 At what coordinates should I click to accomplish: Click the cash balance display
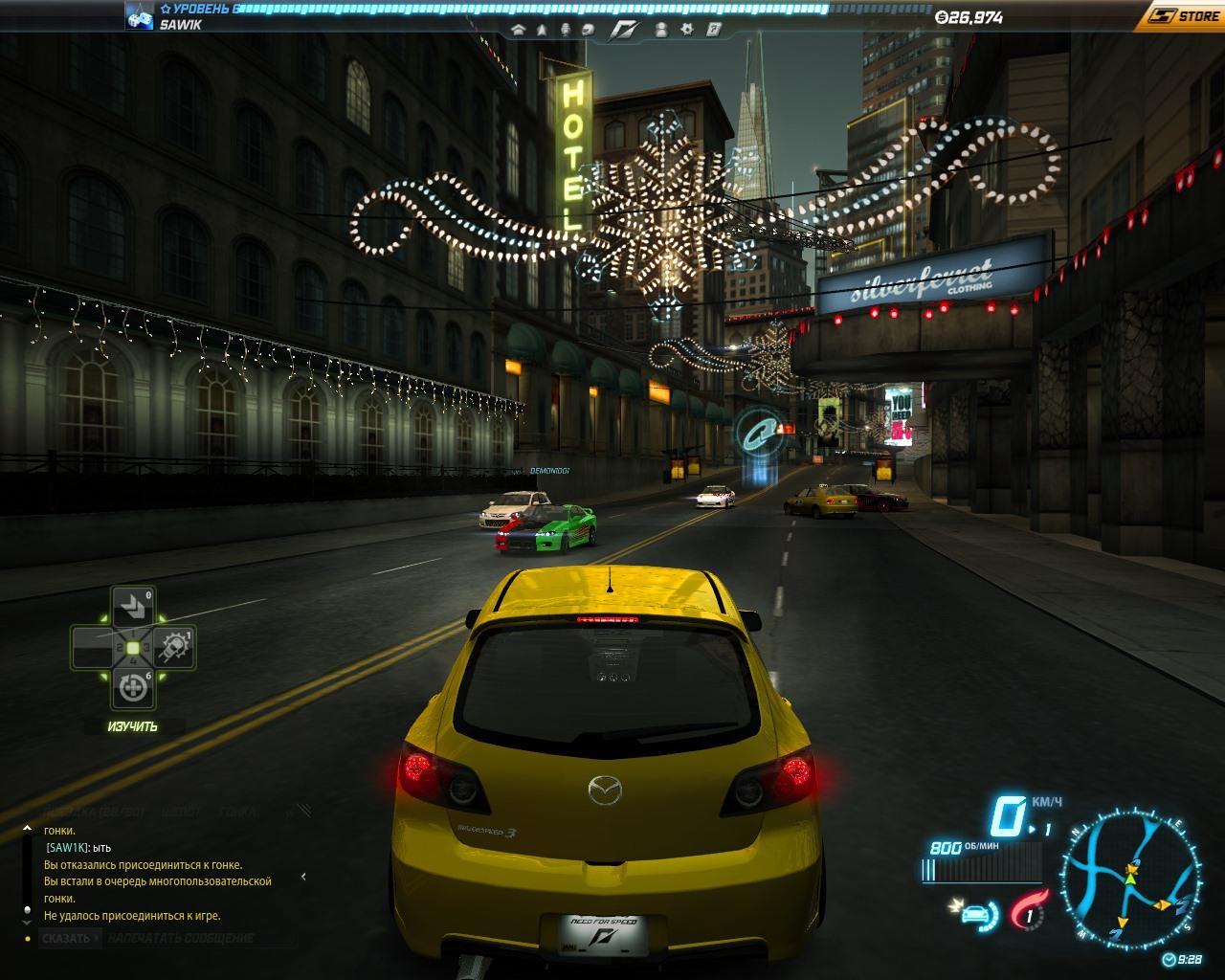click(x=969, y=16)
